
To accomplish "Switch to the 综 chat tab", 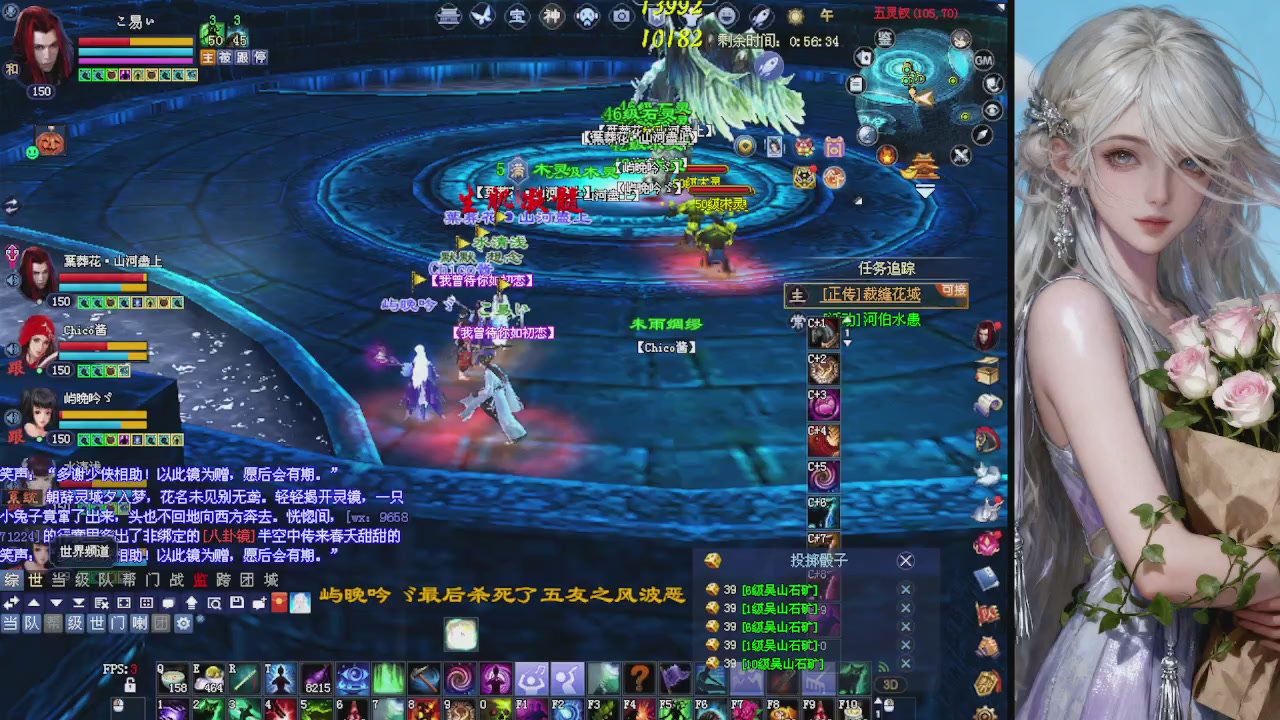I will (x=10, y=580).
